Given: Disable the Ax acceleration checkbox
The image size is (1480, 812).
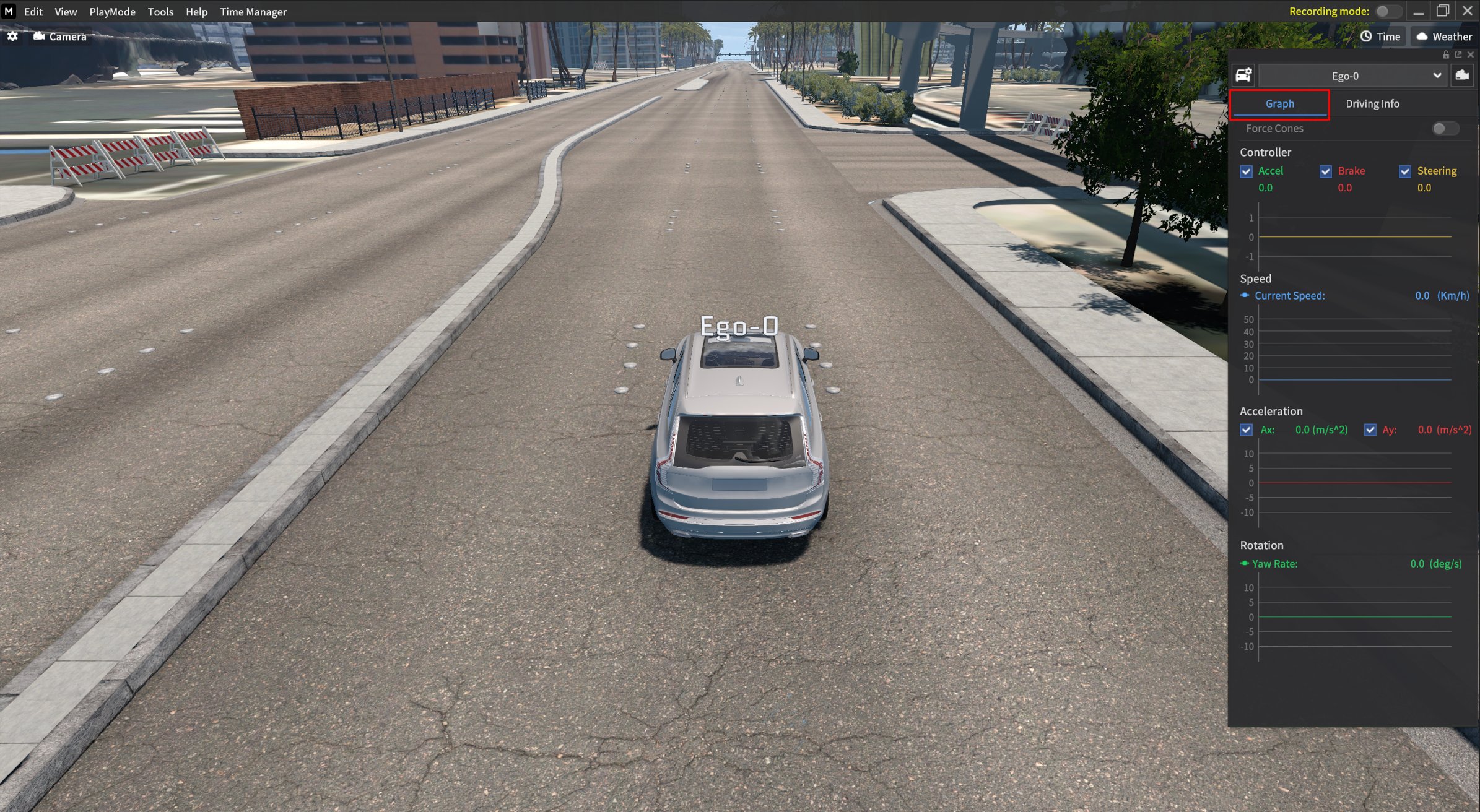Looking at the screenshot, I should (1246, 430).
